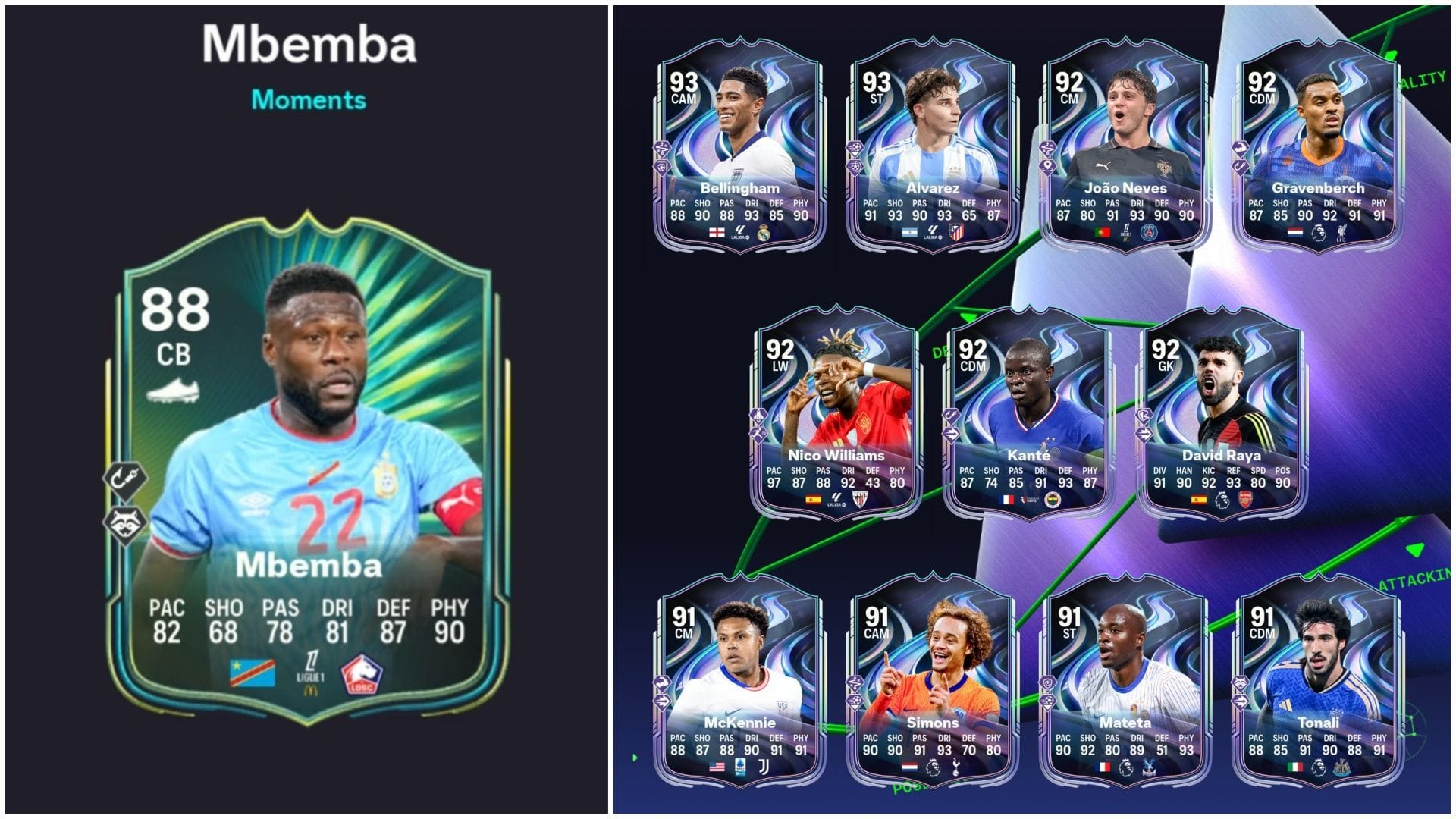Viewport: 1456px width, 819px height.
Task: Click the DR Congo flag on Mbemba's card
Action: pyautogui.click(x=253, y=672)
